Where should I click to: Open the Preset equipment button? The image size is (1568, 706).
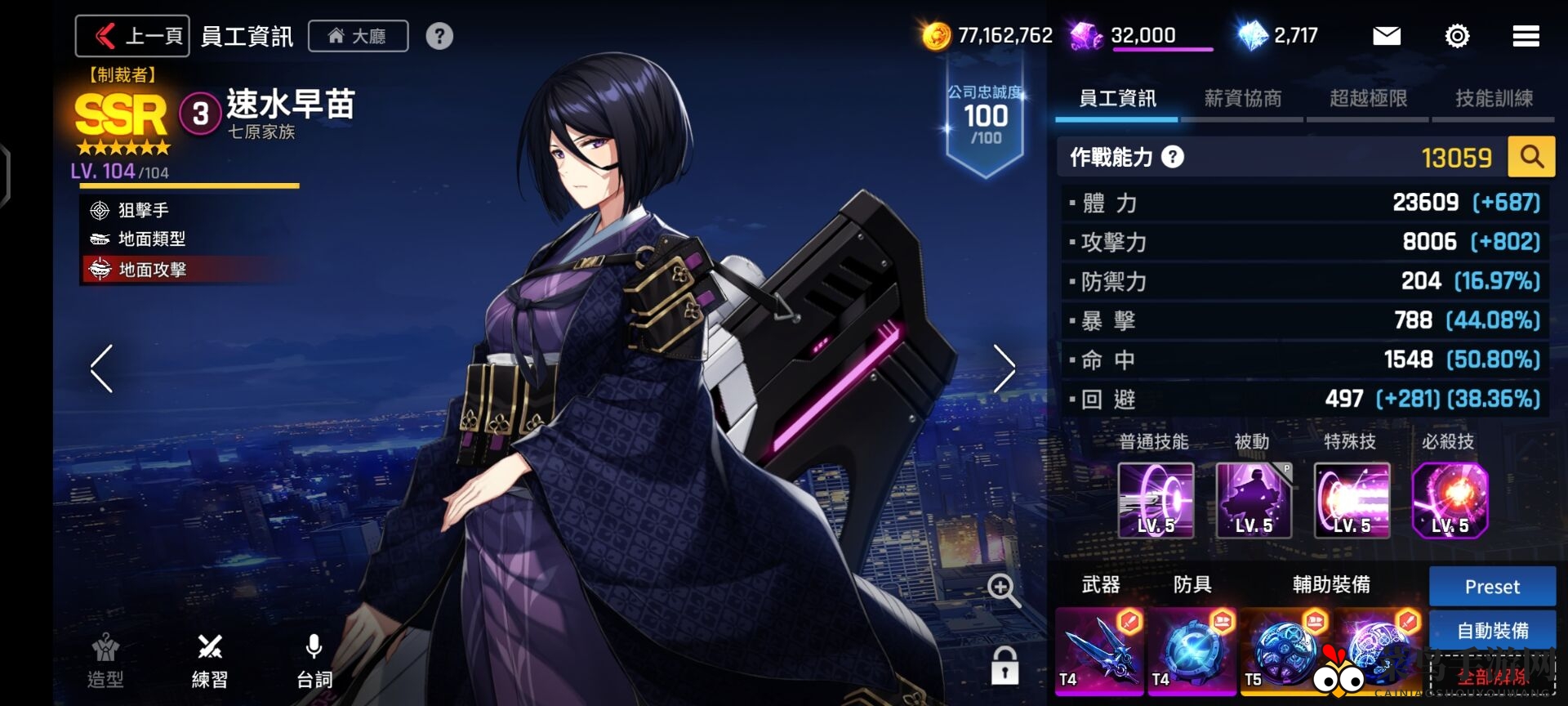pyautogui.click(x=1492, y=587)
